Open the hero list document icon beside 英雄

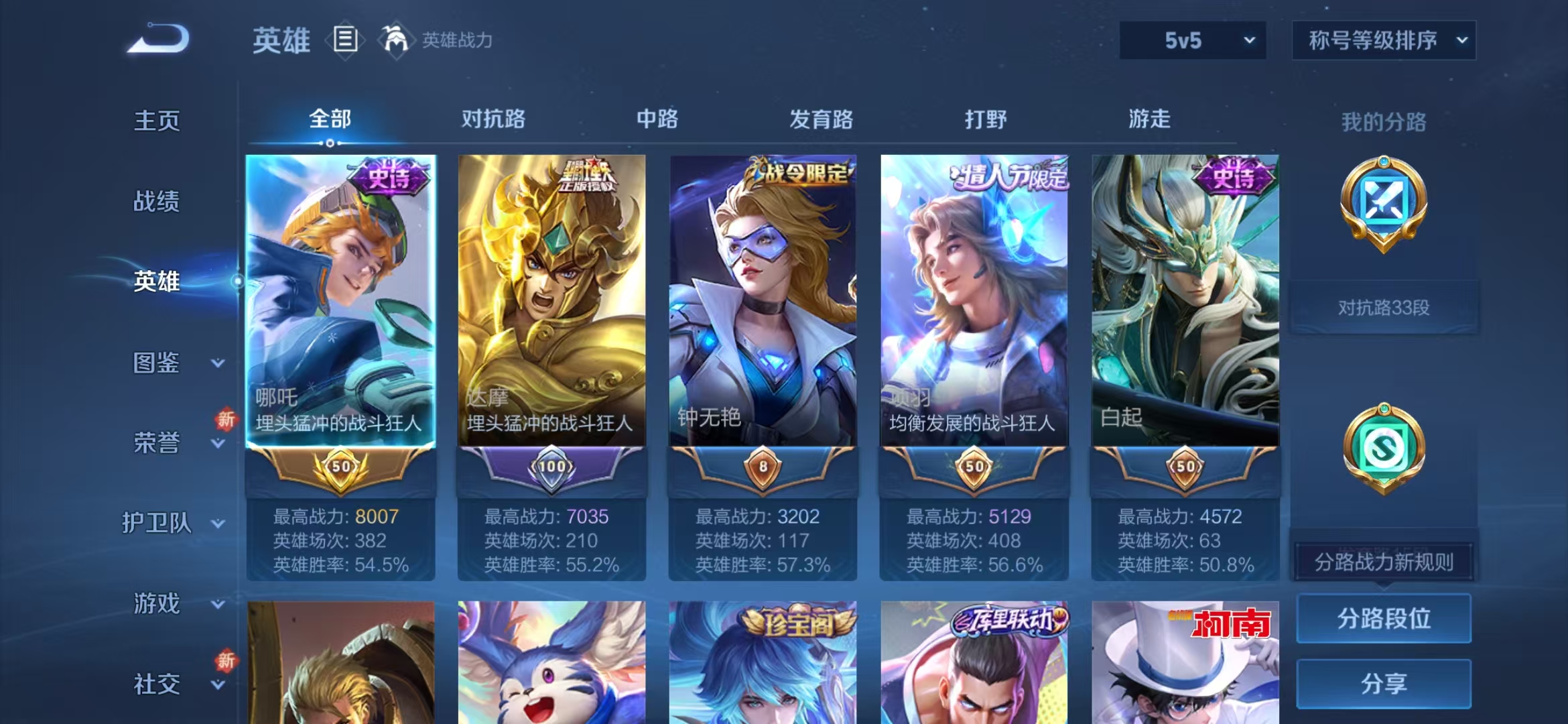tap(344, 40)
